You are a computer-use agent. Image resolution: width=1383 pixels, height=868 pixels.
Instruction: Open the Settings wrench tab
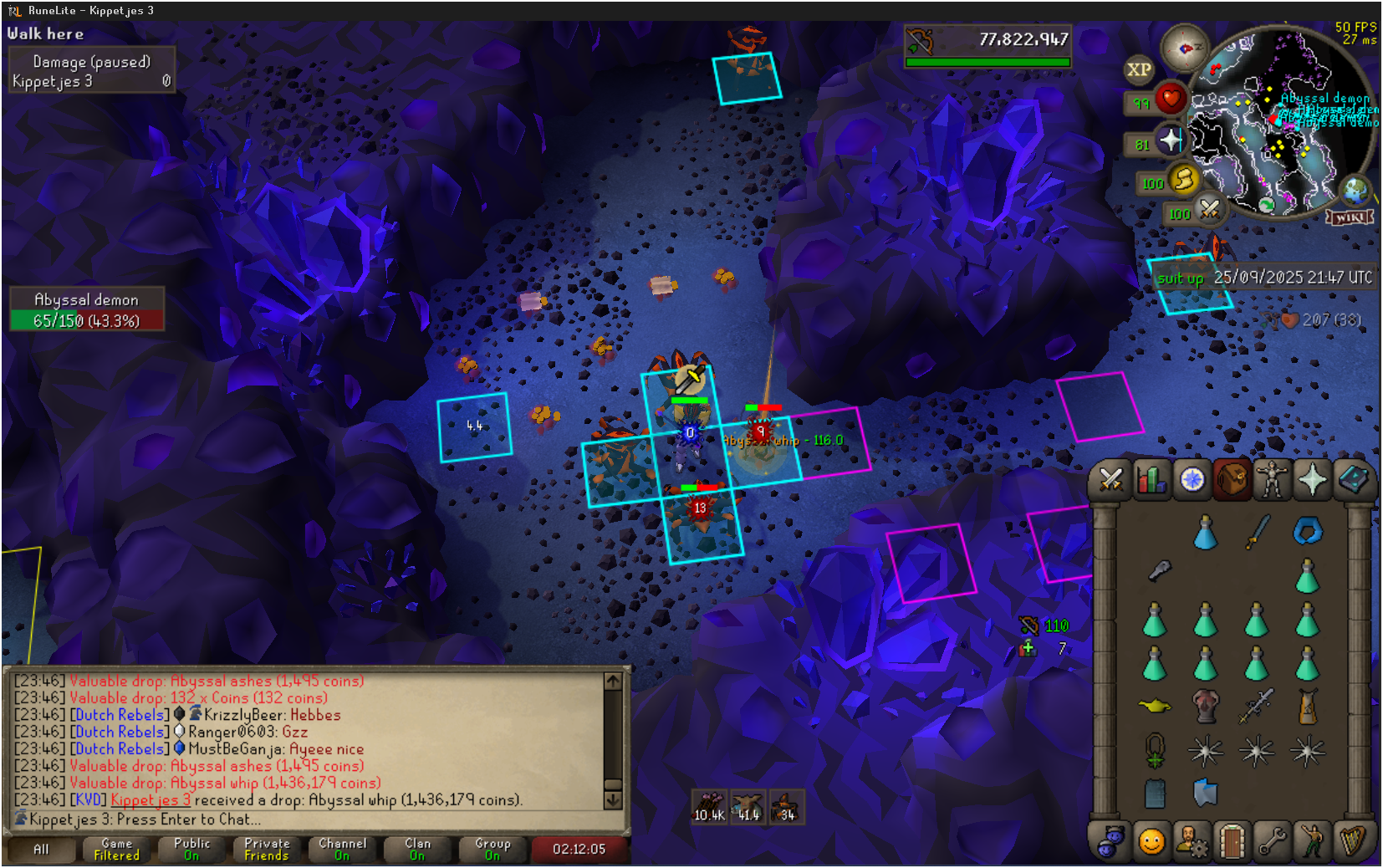[1272, 841]
